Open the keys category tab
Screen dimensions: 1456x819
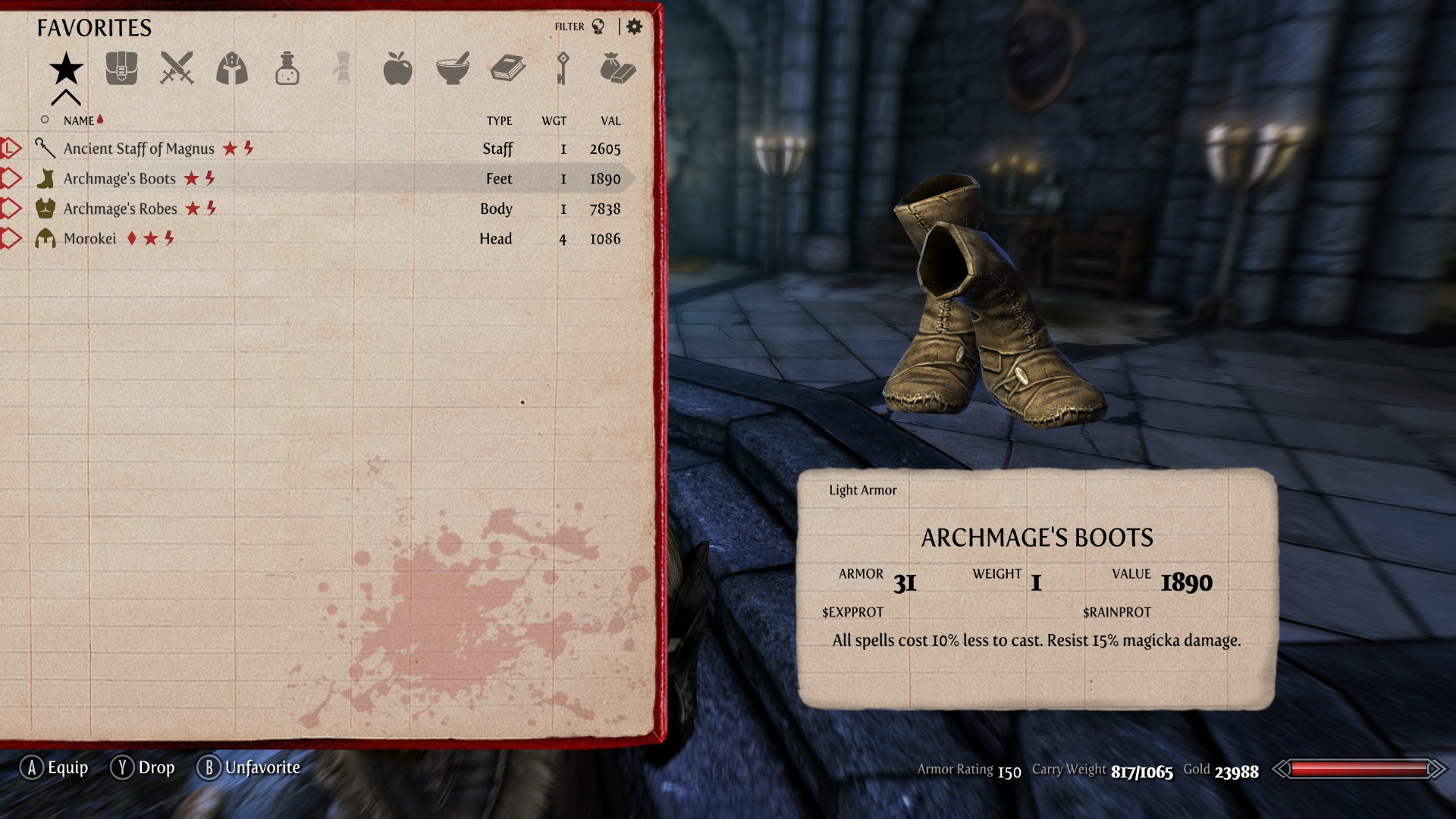tap(563, 69)
